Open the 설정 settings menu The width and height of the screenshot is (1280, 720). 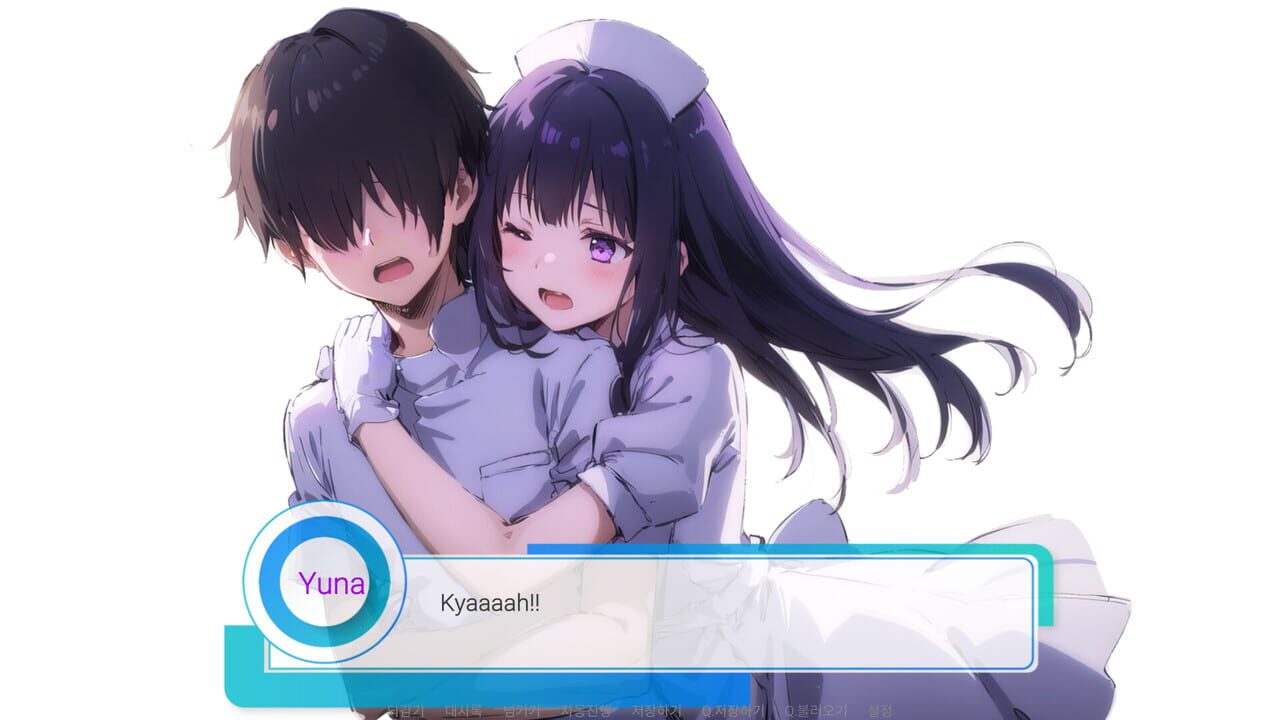(880, 710)
